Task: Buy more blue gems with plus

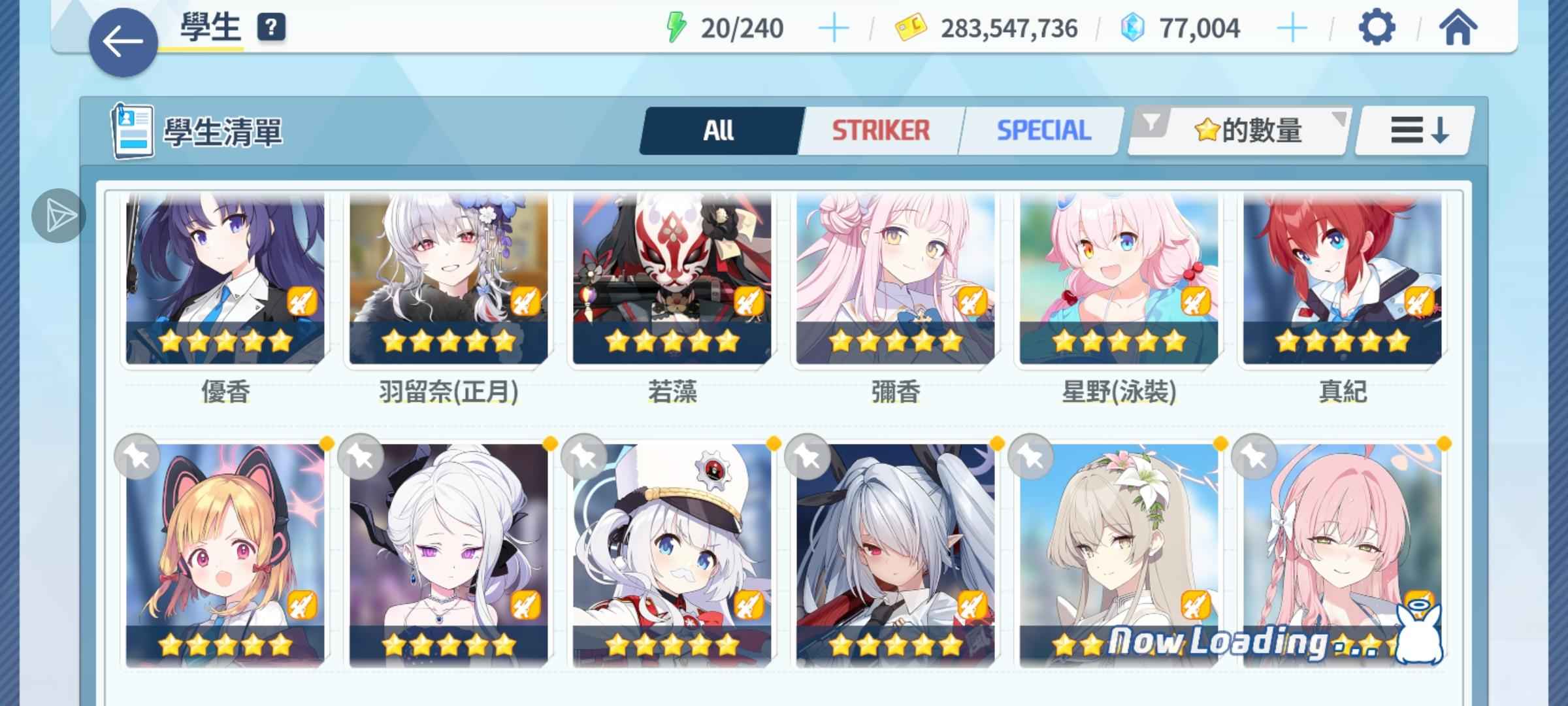Action: [1292, 29]
